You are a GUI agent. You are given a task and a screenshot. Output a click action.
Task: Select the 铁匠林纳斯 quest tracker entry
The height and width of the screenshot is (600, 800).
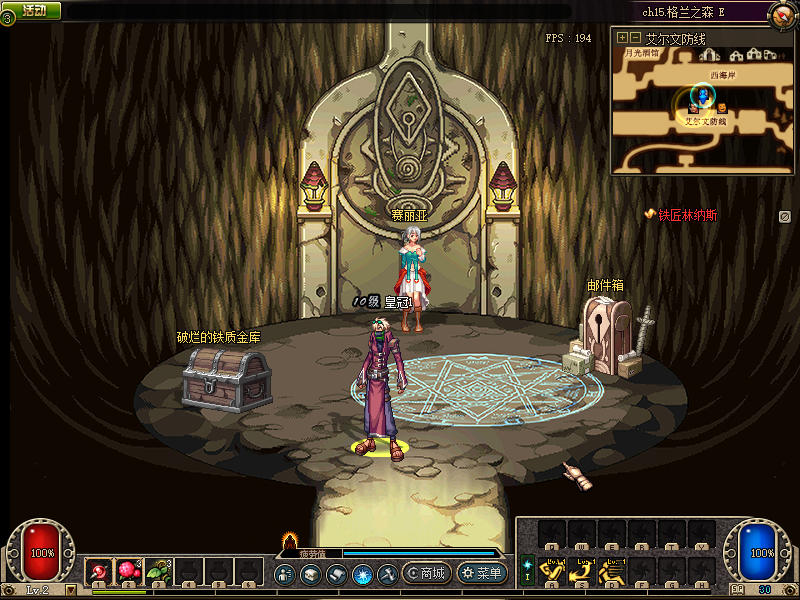[681, 215]
